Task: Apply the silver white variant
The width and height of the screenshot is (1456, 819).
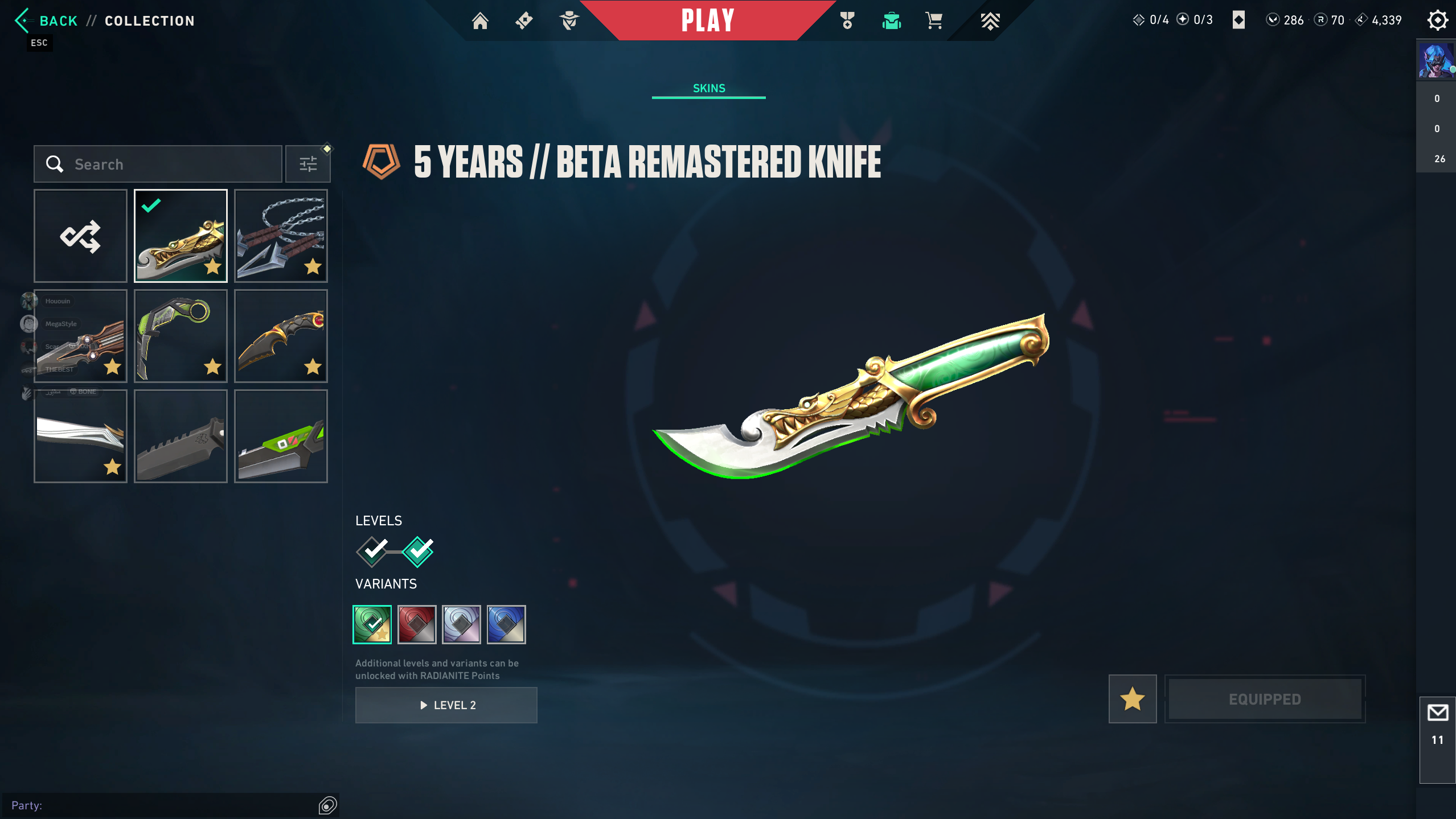Action: [x=461, y=624]
